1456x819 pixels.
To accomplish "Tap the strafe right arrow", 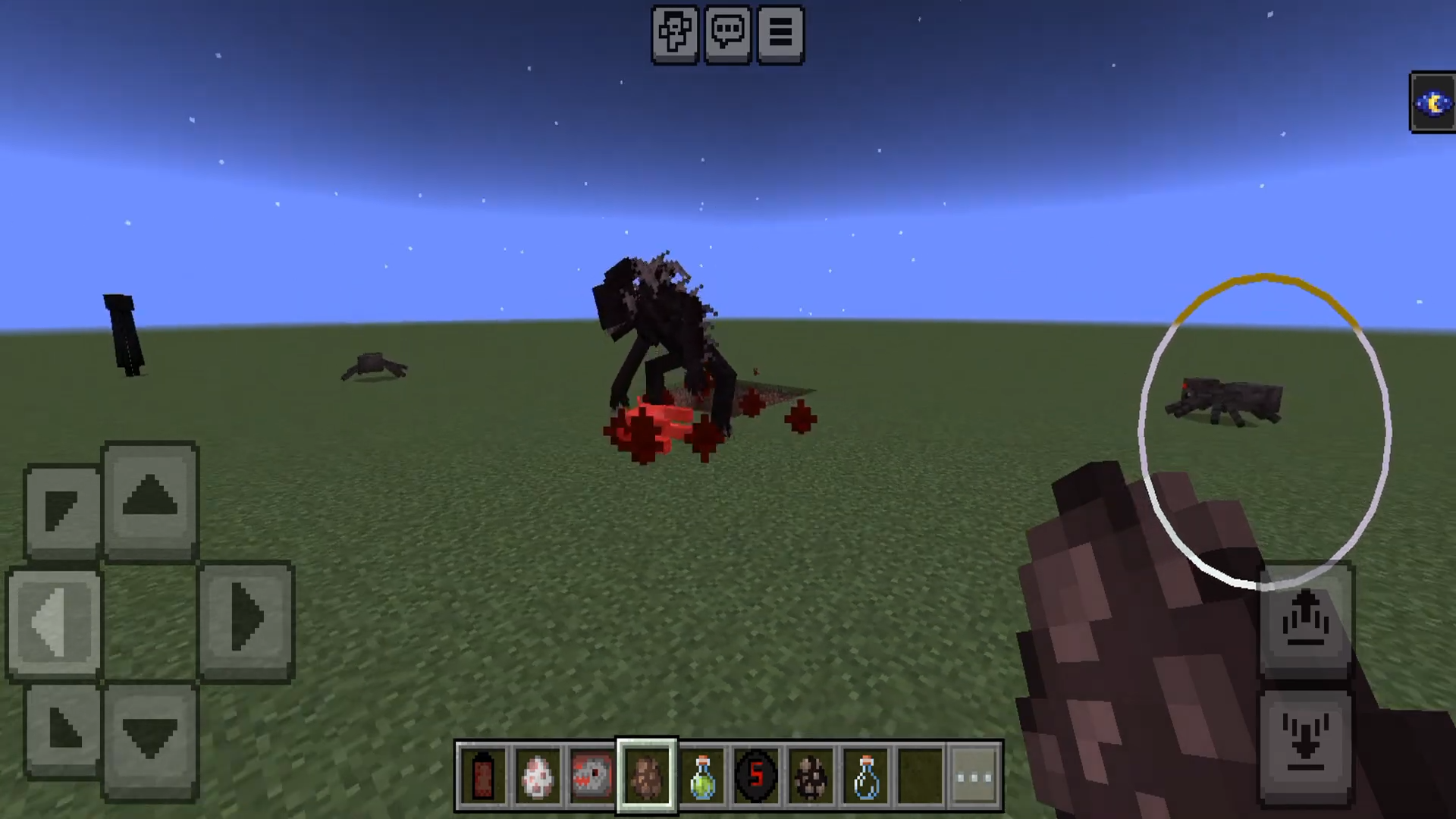I will (246, 620).
